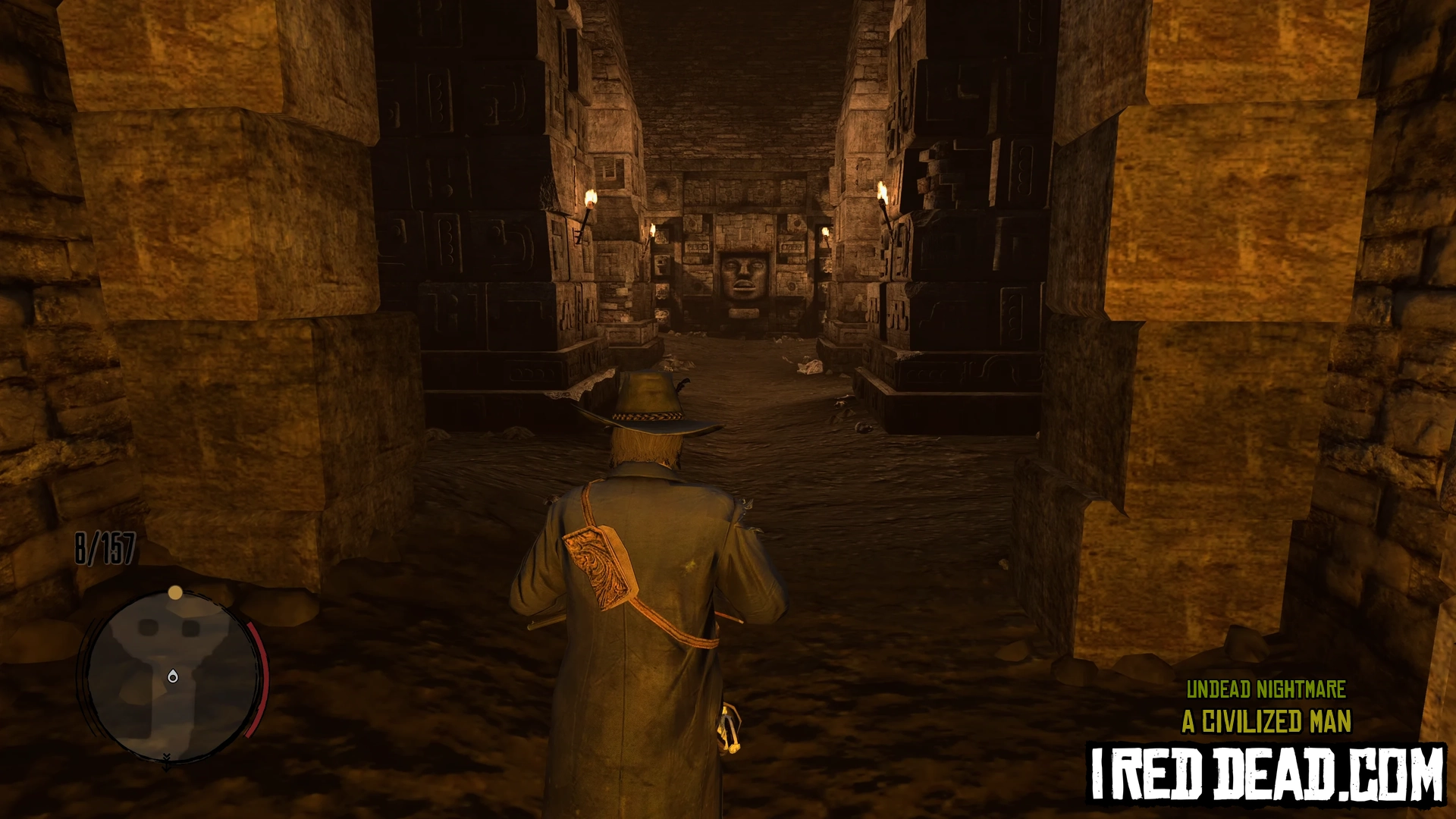Click the circular minimap
The image size is (1456, 819).
click(171, 676)
